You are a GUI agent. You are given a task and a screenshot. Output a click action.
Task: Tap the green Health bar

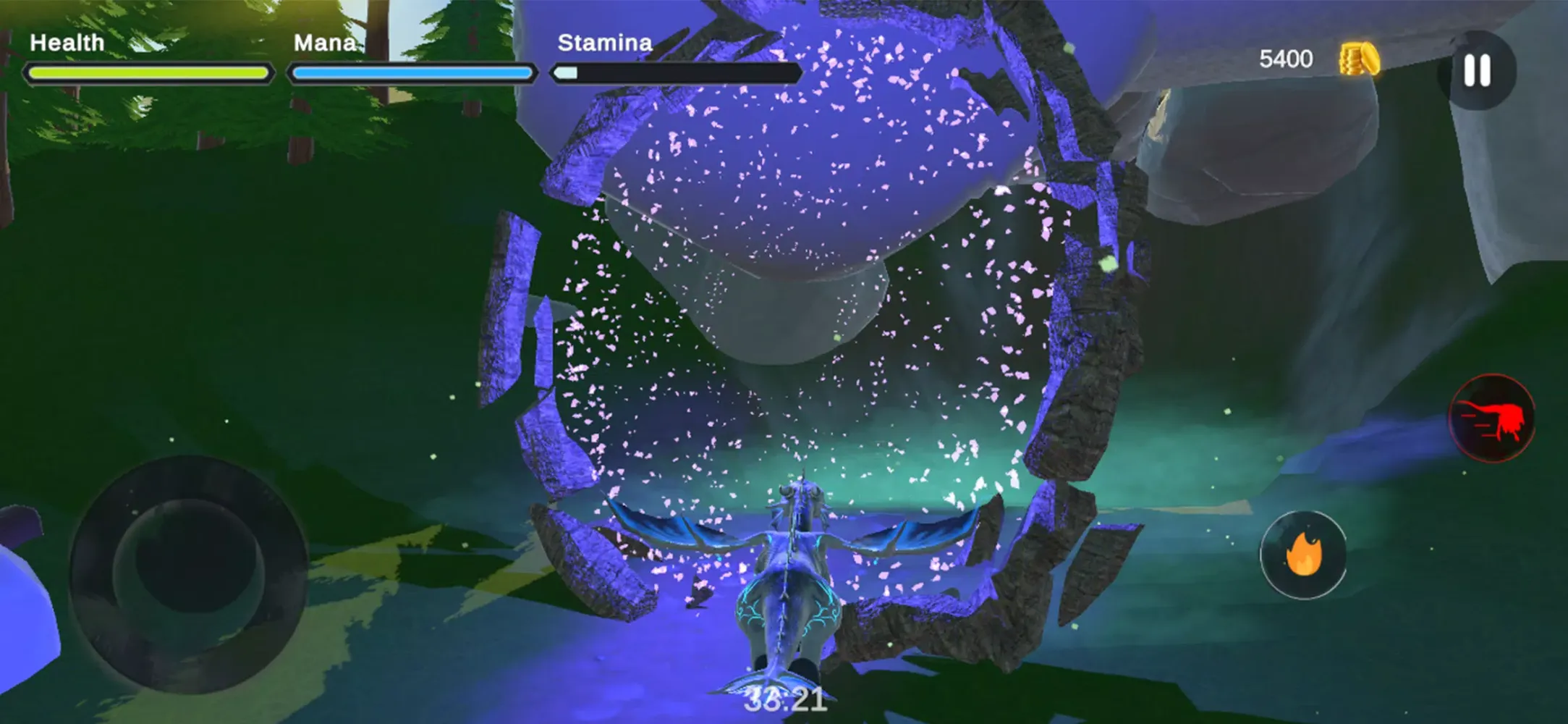[148, 70]
